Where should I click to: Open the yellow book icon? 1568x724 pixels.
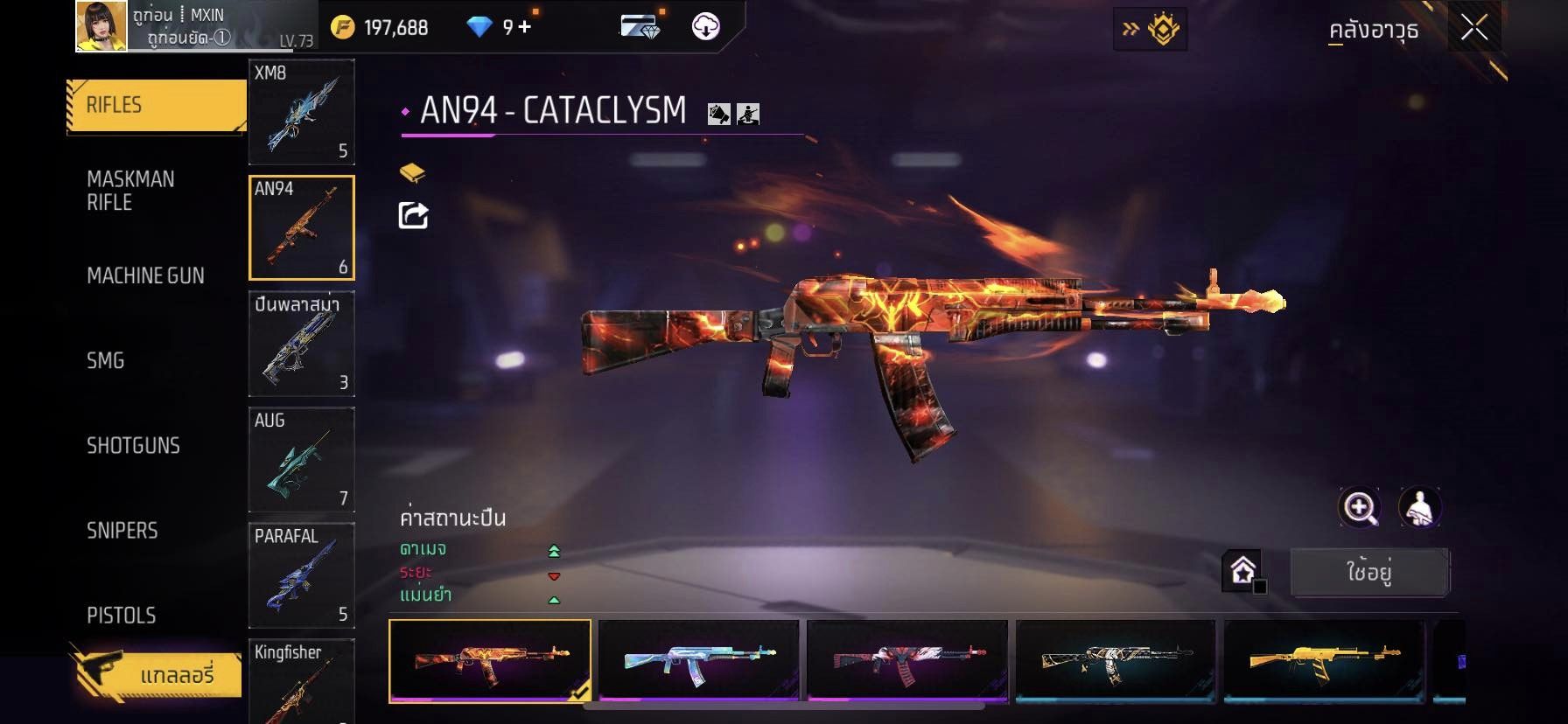tap(412, 172)
